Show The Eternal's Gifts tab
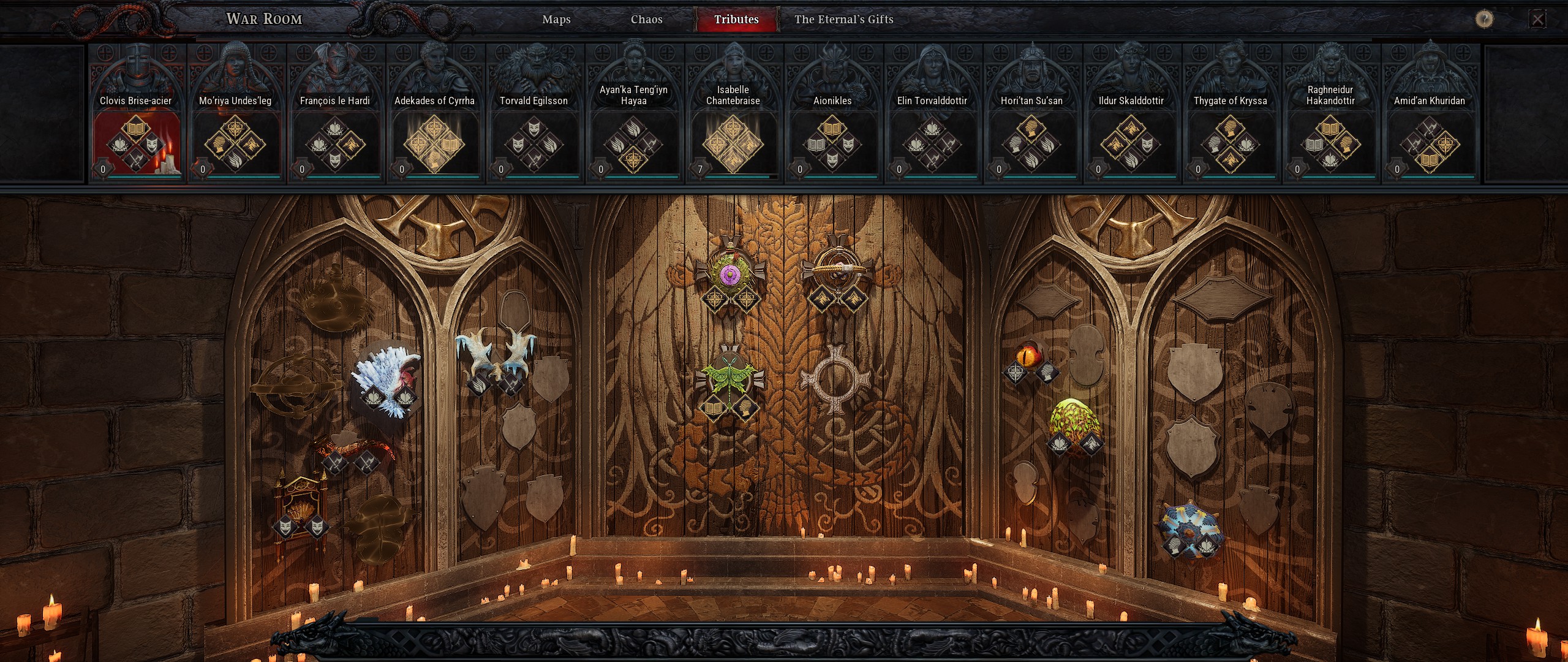Image resolution: width=1568 pixels, height=662 pixels. tap(843, 20)
